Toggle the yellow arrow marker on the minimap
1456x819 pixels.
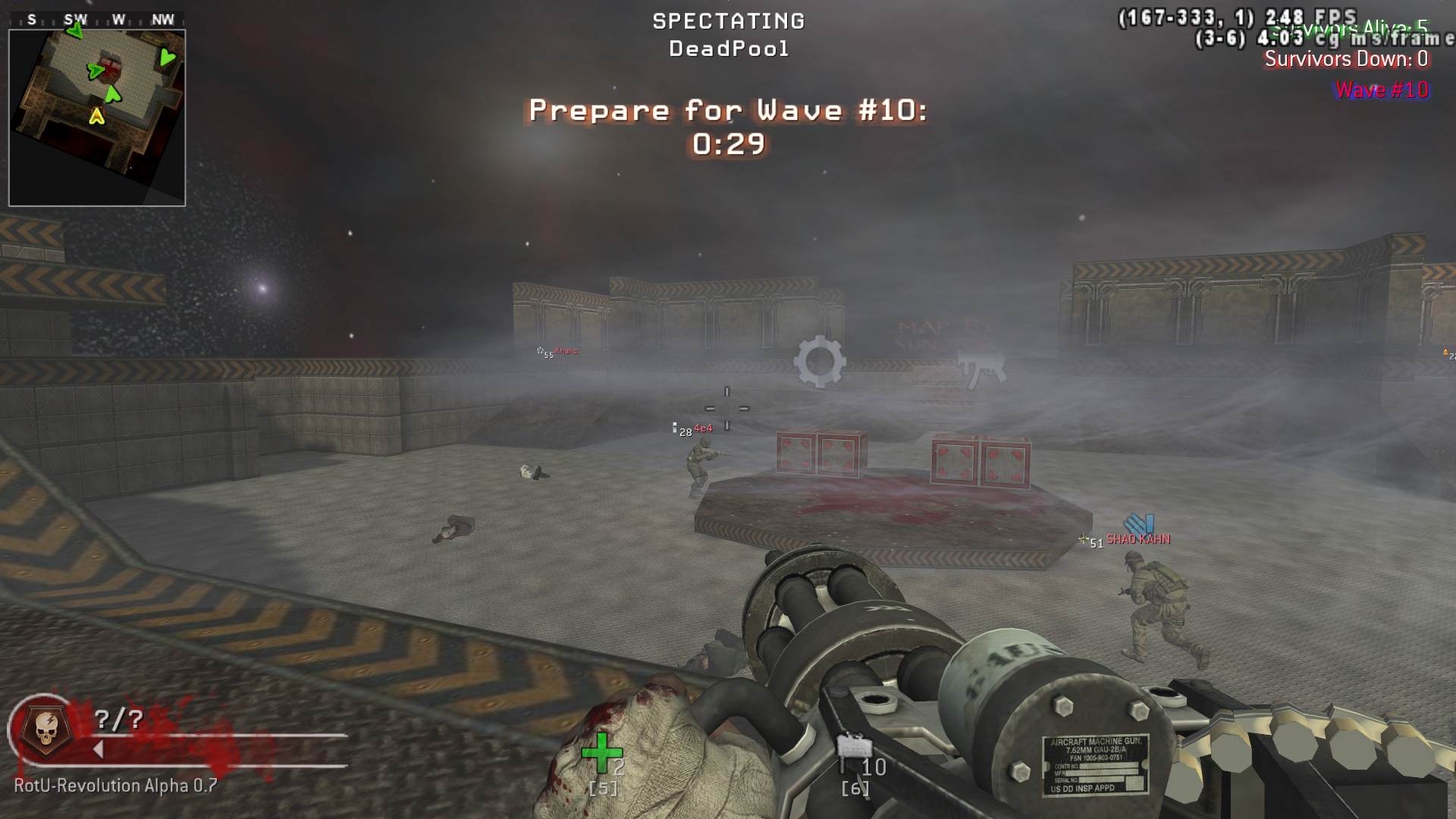[96, 116]
